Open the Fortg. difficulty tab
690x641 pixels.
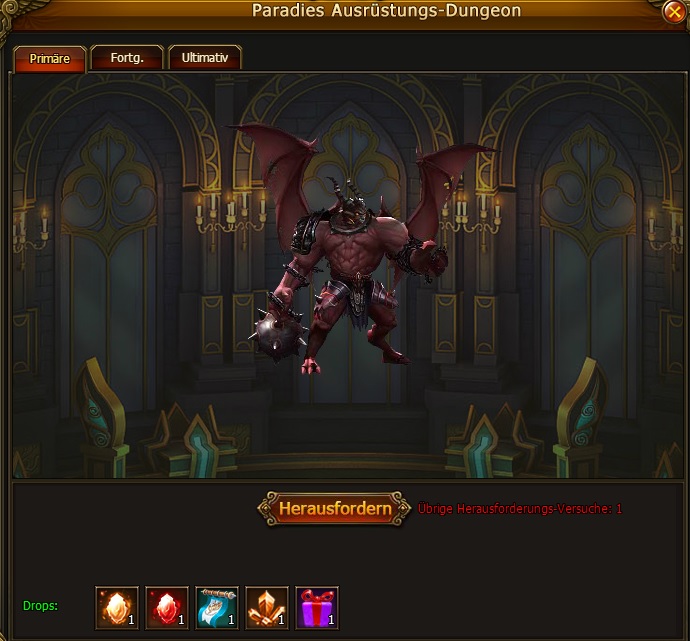(127, 58)
